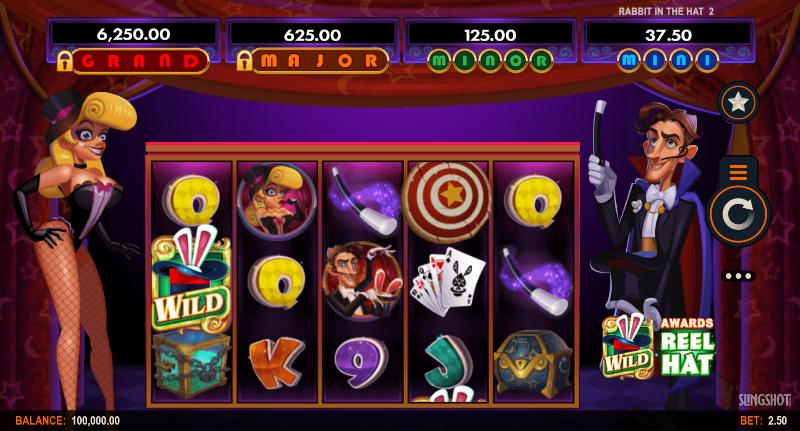The height and width of the screenshot is (431, 800).
Task: Spin the reels with the circular arrow button
Action: pyautogui.click(x=738, y=214)
